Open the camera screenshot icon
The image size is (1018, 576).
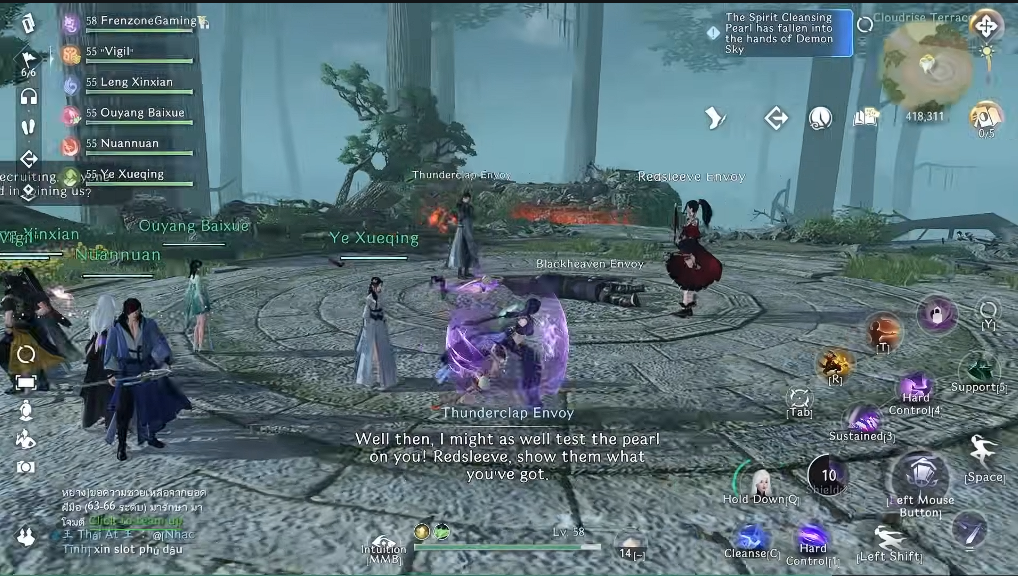(x=26, y=467)
